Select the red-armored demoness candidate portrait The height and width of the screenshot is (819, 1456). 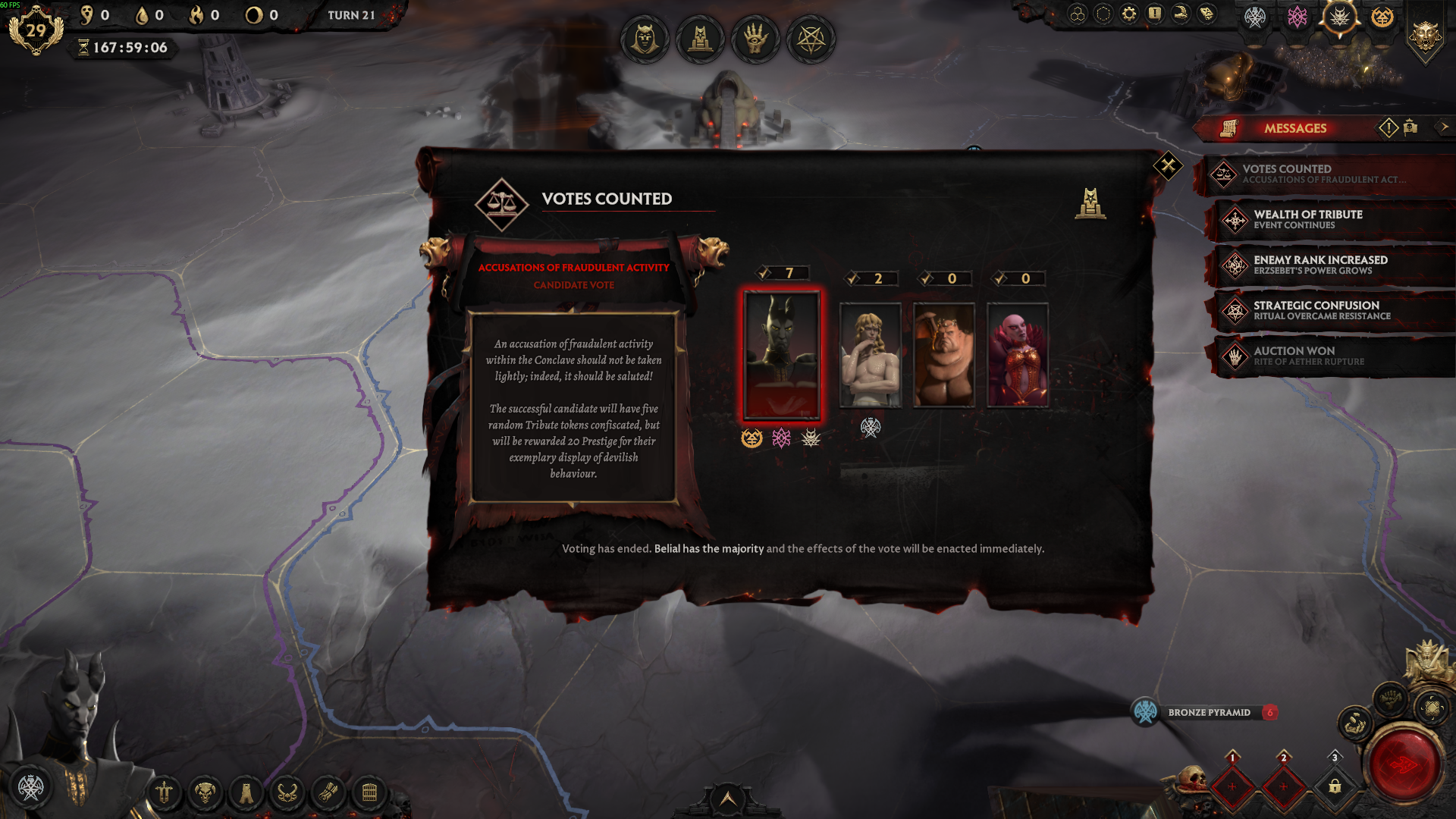tap(1018, 355)
